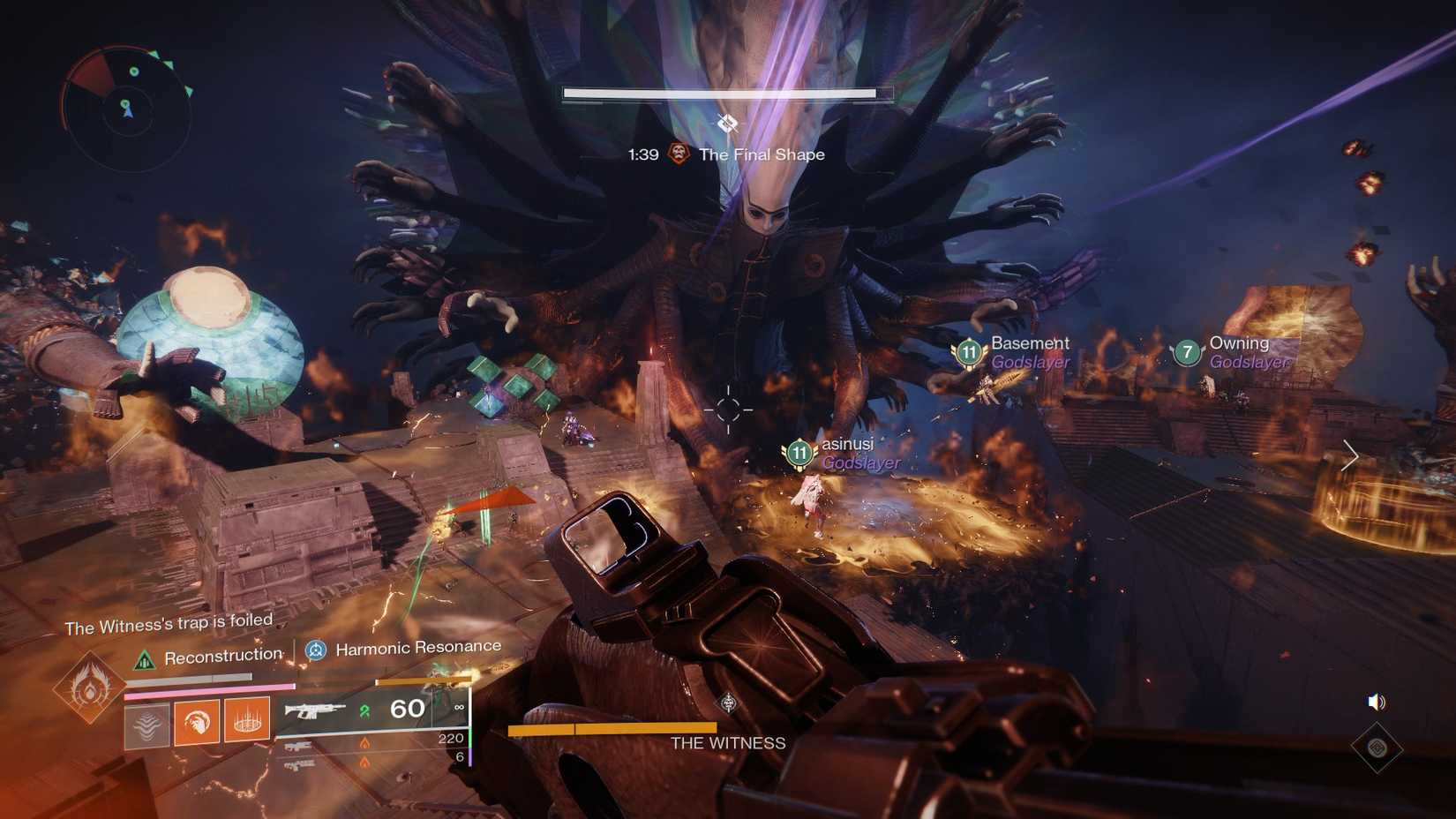Click the encounter icon above The Final Shape
Image resolution: width=1456 pixels, height=819 pixels.
726,125
